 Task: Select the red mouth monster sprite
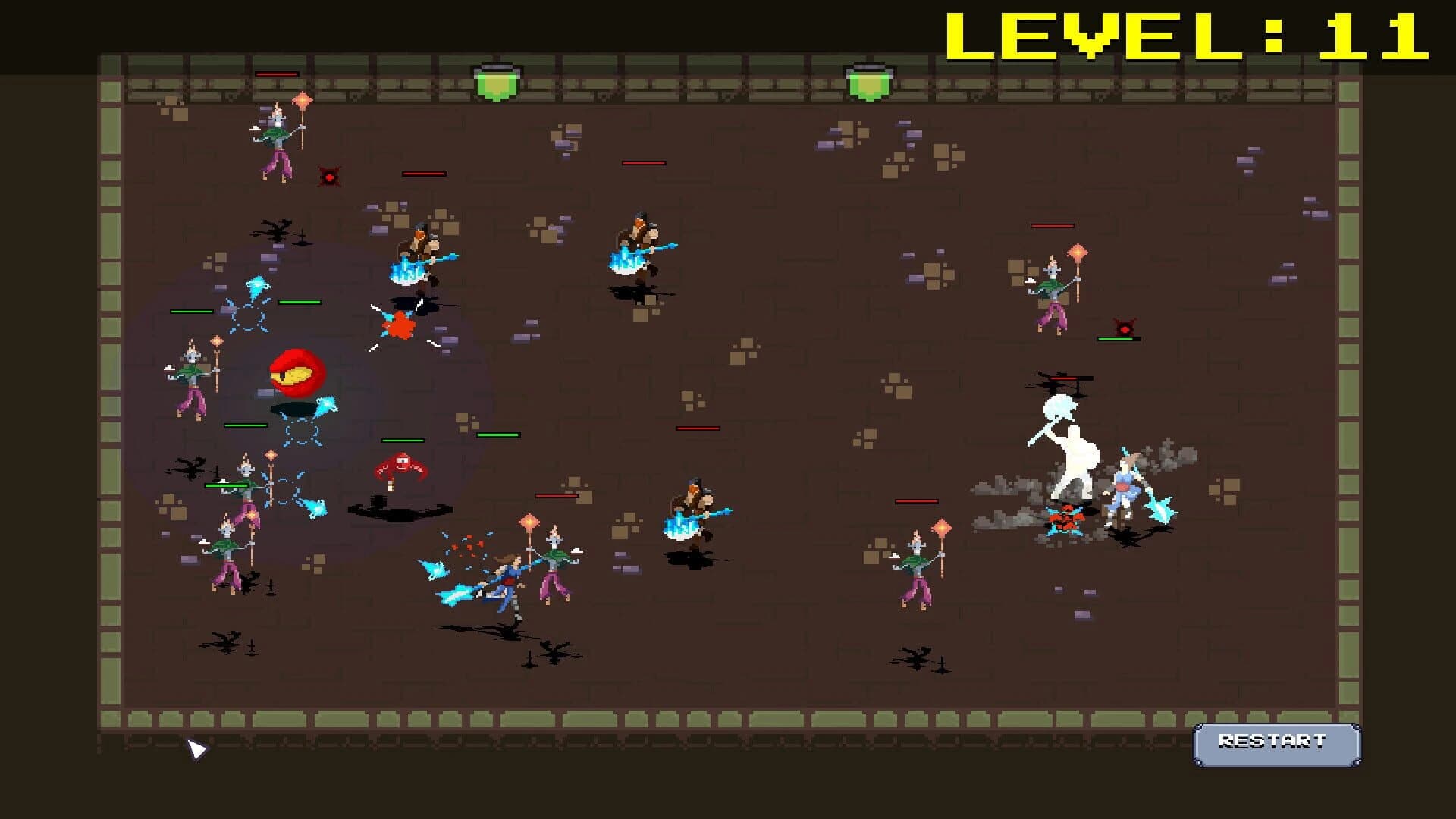(x=296, y=372)
